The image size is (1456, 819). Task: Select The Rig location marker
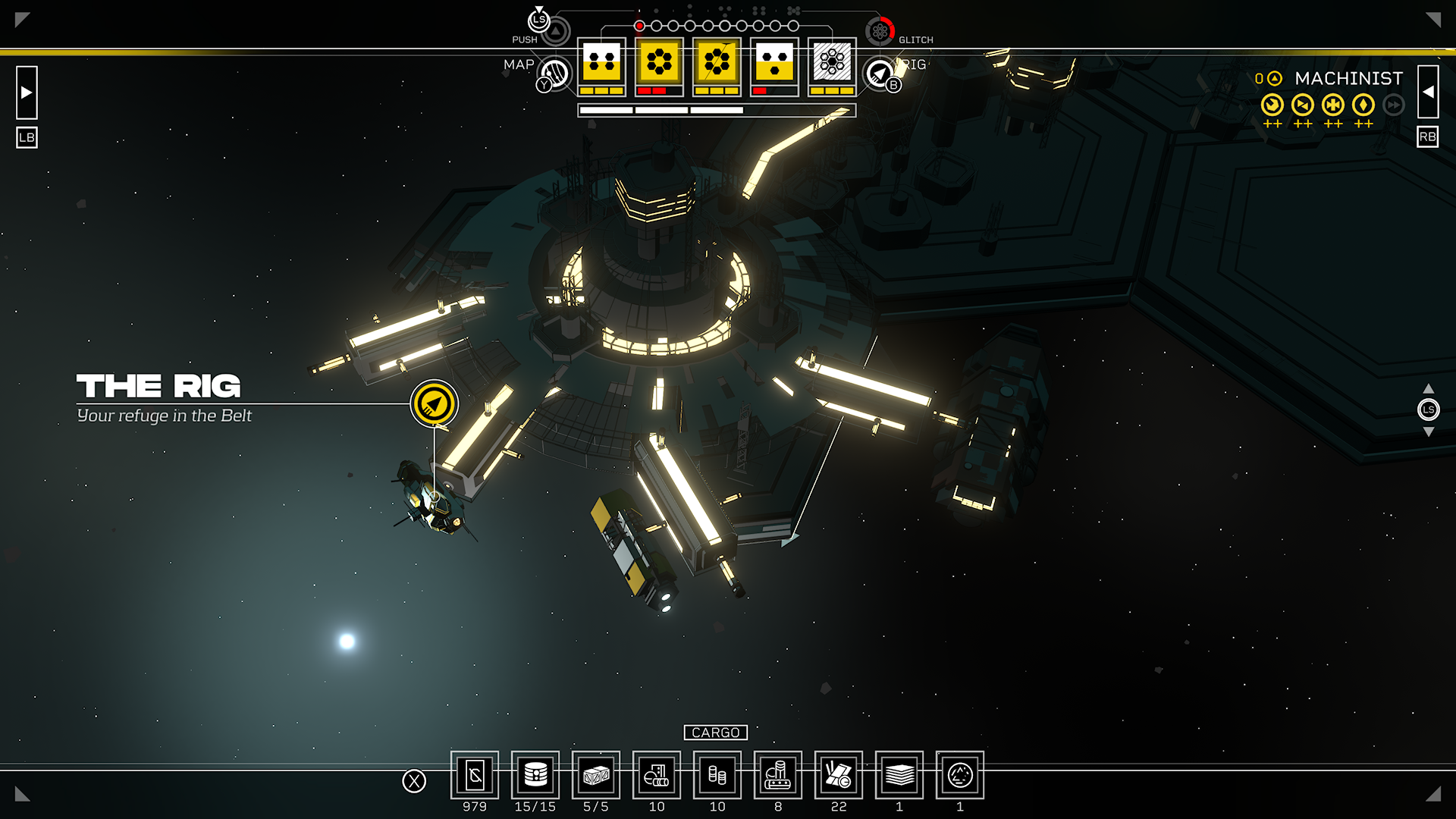pos(435,403)
